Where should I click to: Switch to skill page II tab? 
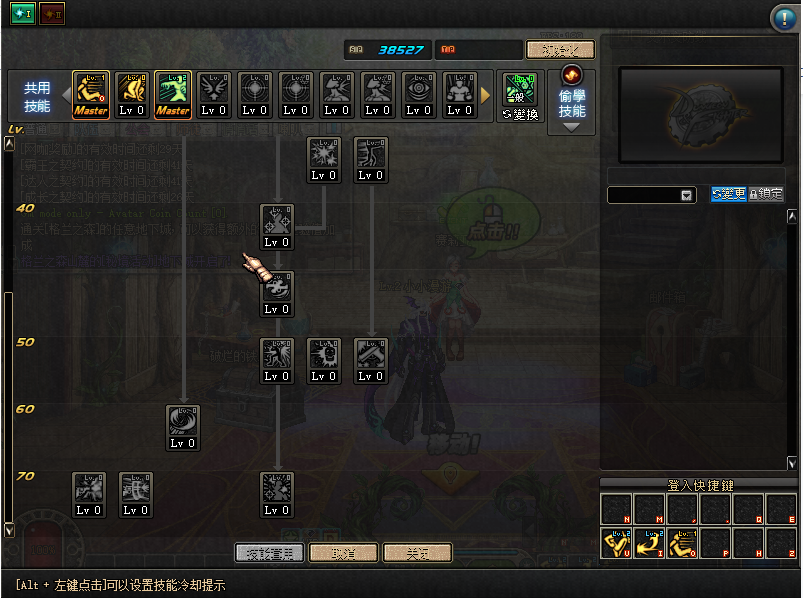click(52, 17)
